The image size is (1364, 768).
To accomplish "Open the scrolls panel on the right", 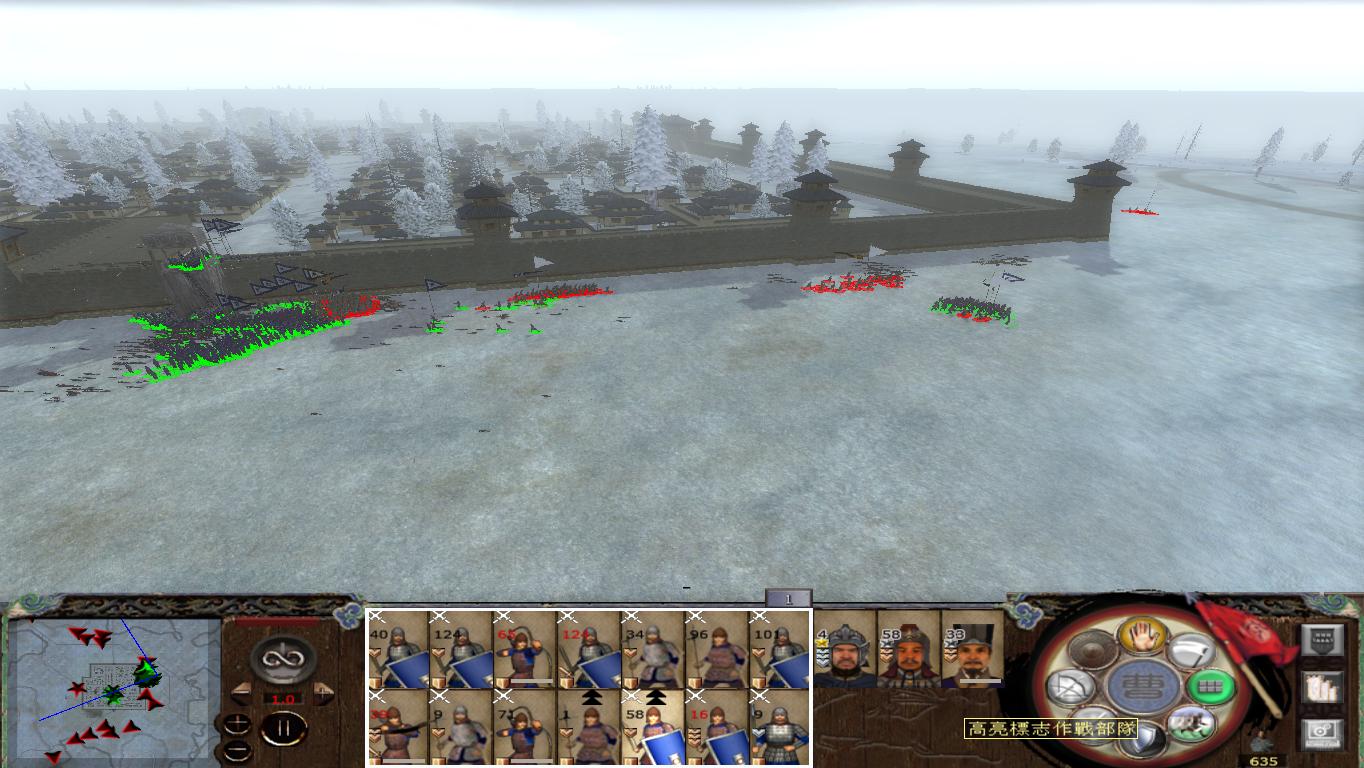I will tap(1322, 687).
